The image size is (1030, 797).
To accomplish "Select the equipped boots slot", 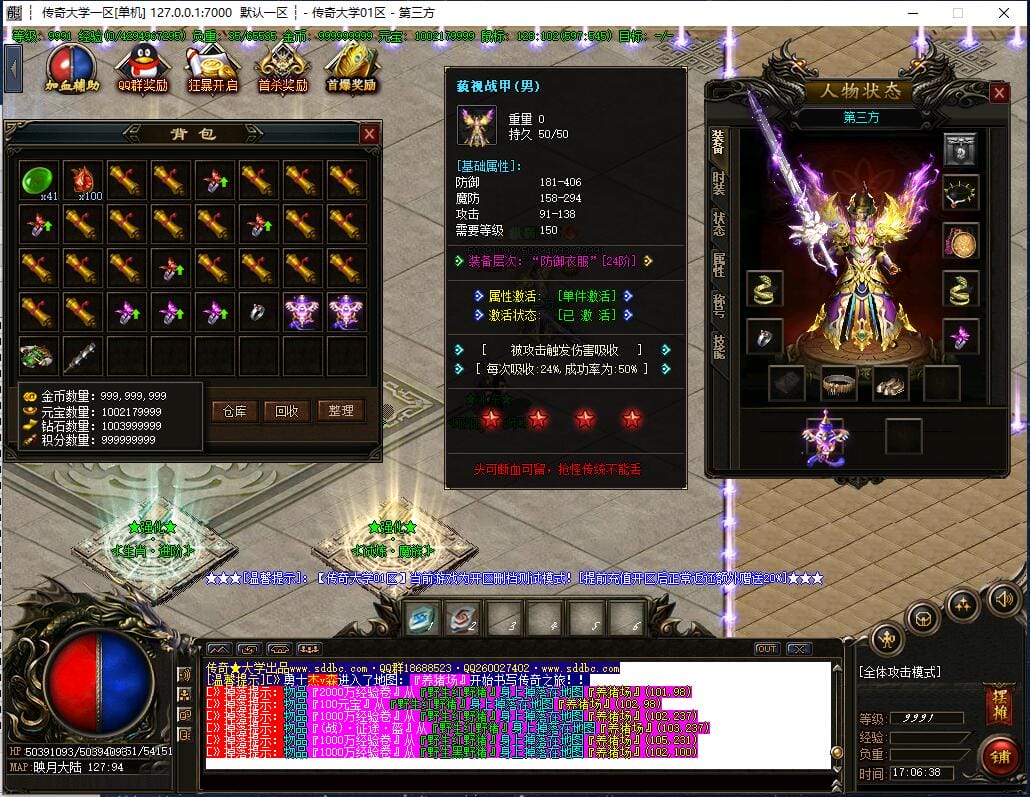I will click(890, 382).
